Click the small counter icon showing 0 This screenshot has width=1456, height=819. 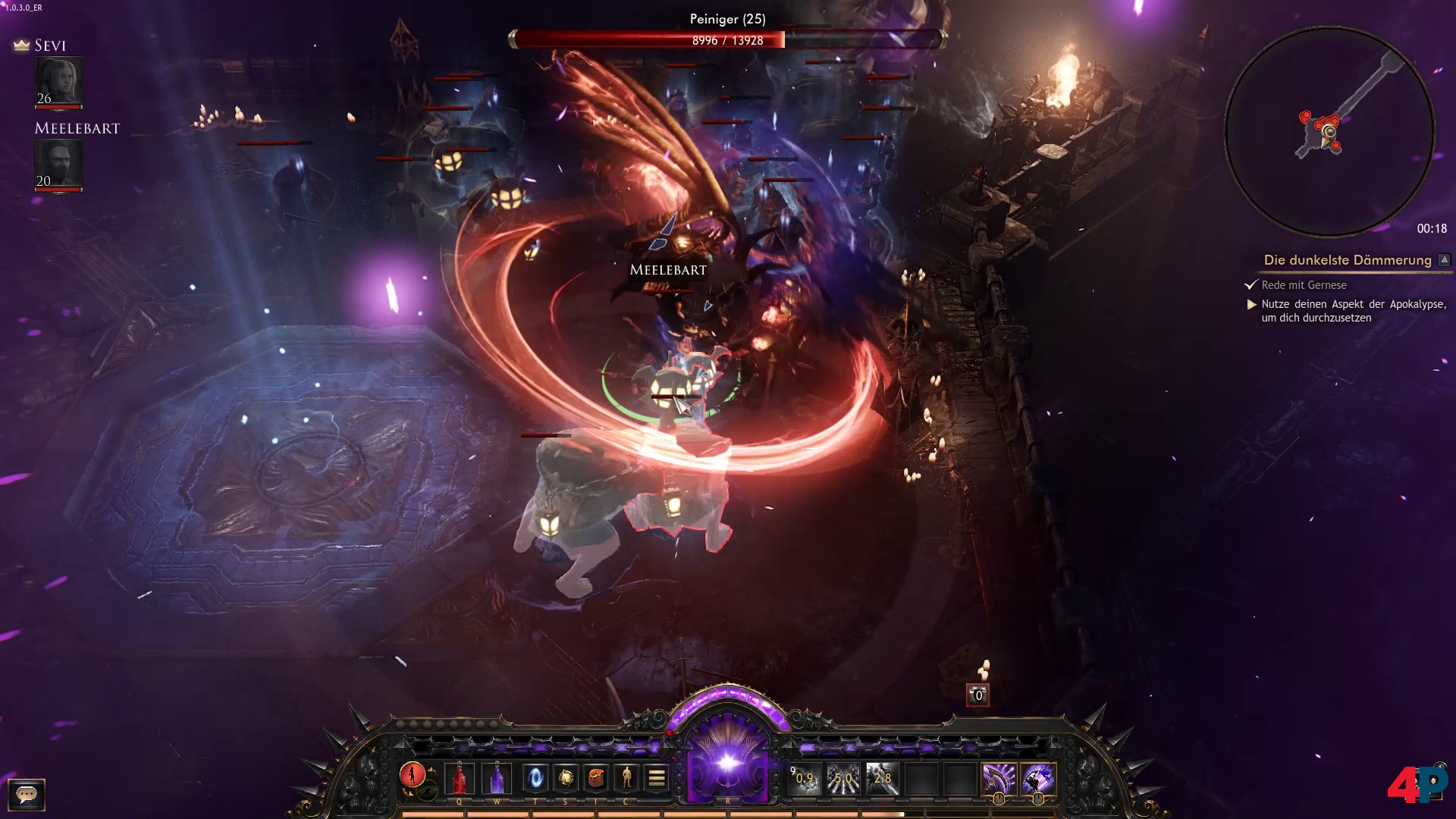[x=977, y=695]
